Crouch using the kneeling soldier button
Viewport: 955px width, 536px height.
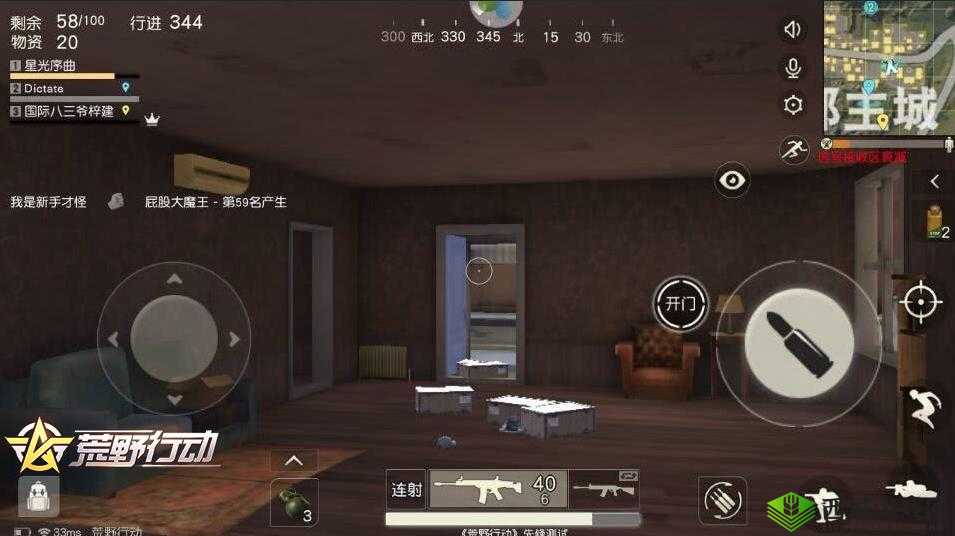point(826,502)
